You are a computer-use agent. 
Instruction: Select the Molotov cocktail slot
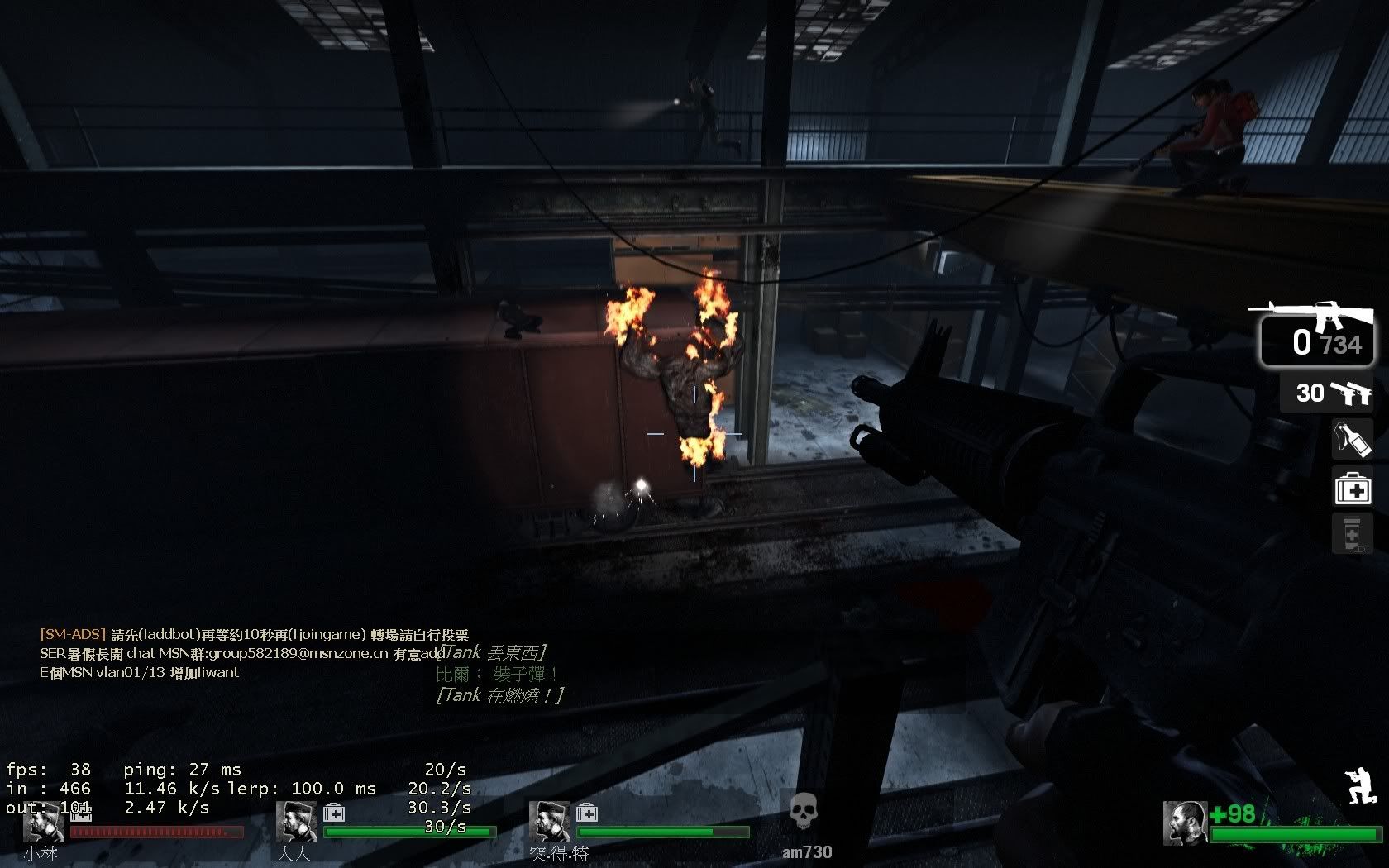[x=1352, y=440]
